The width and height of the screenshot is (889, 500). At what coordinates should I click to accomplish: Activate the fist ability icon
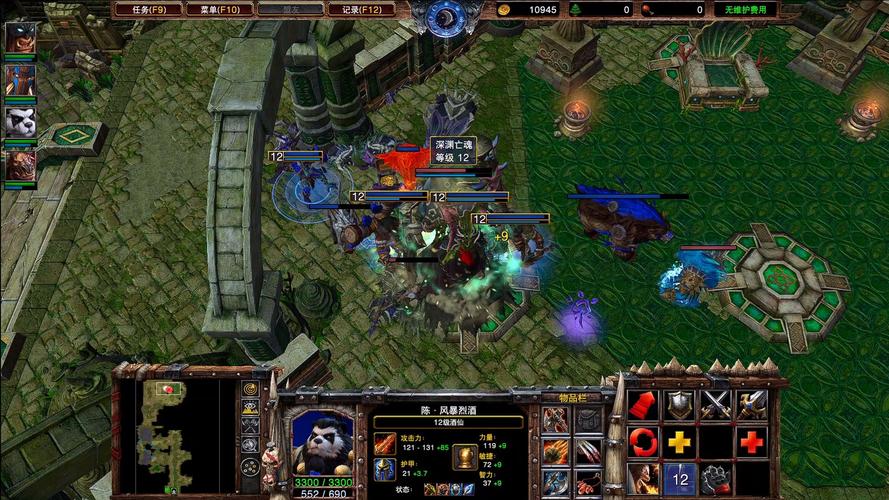tap(716, 477)
